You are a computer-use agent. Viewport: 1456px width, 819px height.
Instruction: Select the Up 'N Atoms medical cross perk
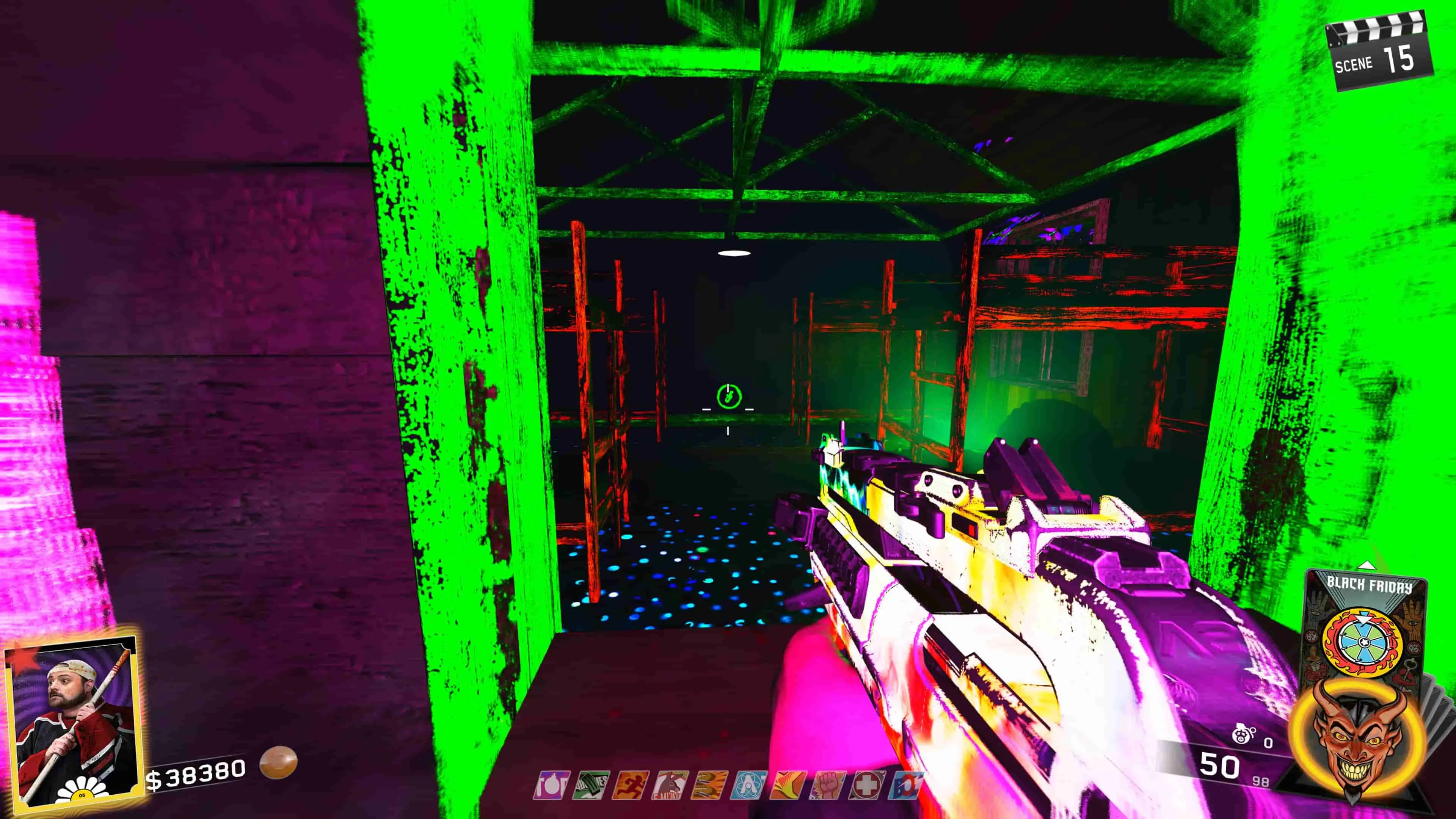point(868,786)
